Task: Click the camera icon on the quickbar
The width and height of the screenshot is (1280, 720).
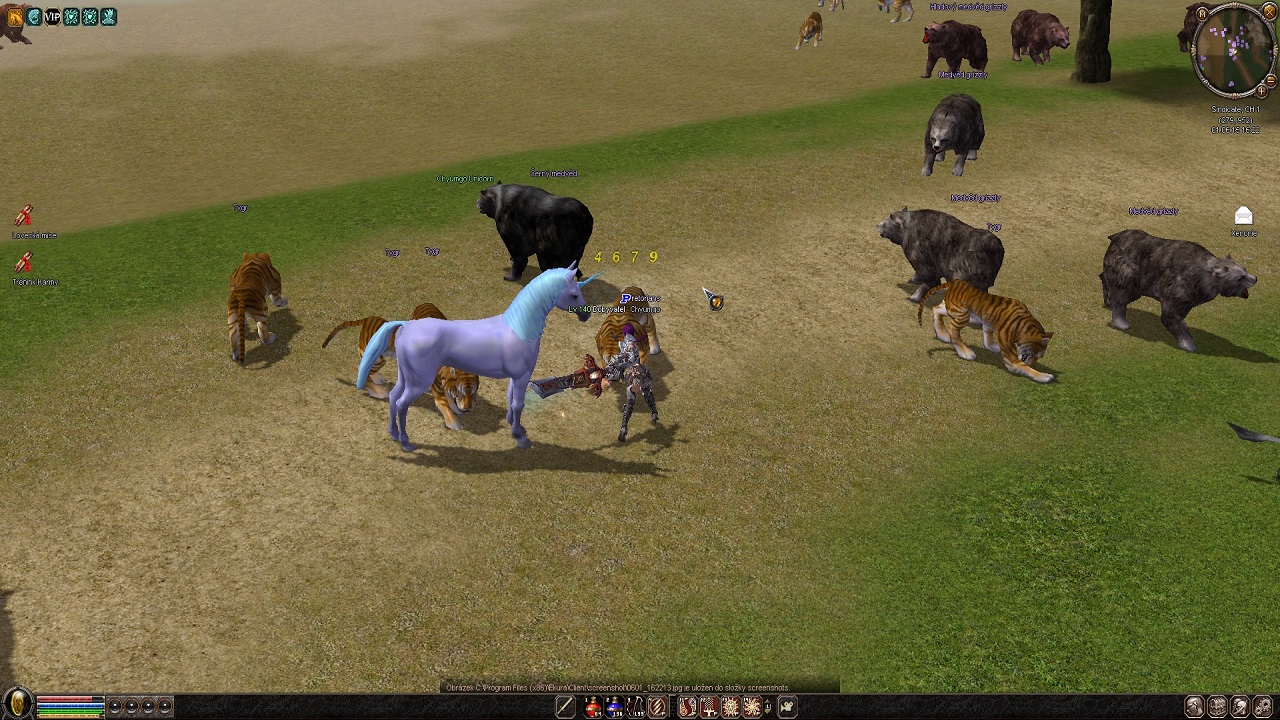Action: pos(787,708)
